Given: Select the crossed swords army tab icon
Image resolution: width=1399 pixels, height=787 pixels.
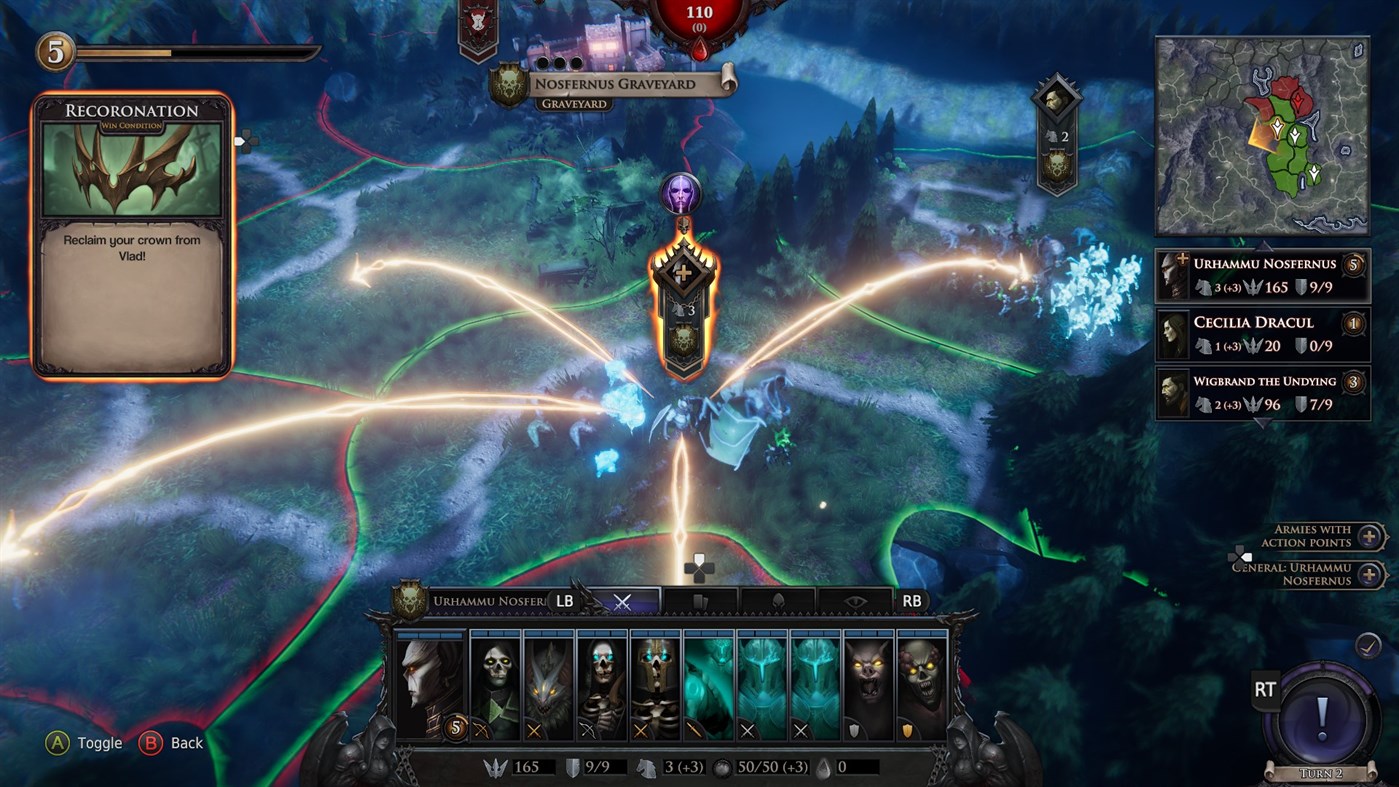Looking at the screenshot, I should click(623, 600).
